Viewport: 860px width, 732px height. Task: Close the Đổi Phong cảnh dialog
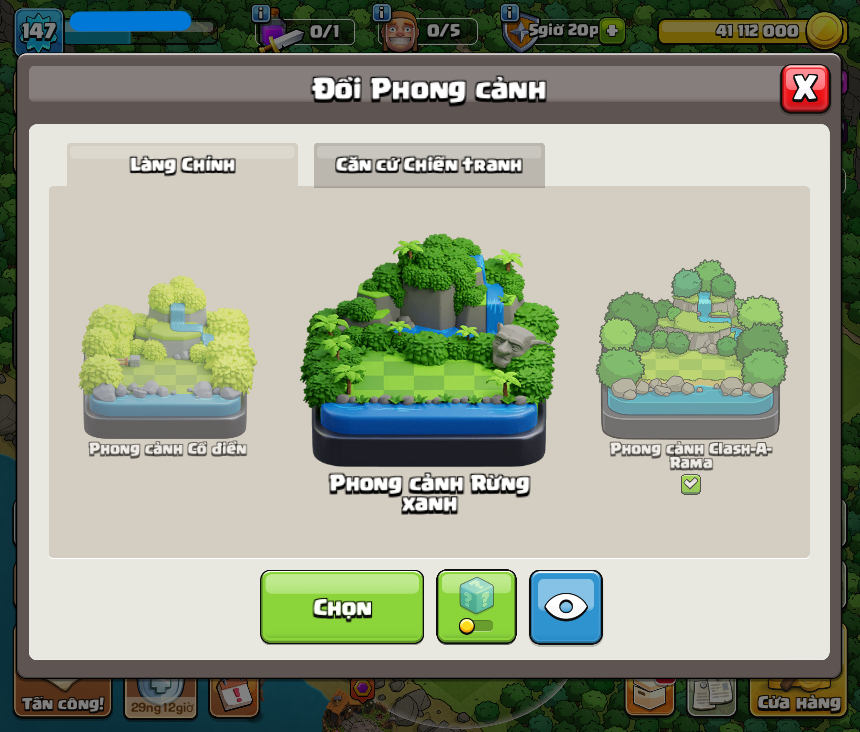tap(805, 89)
